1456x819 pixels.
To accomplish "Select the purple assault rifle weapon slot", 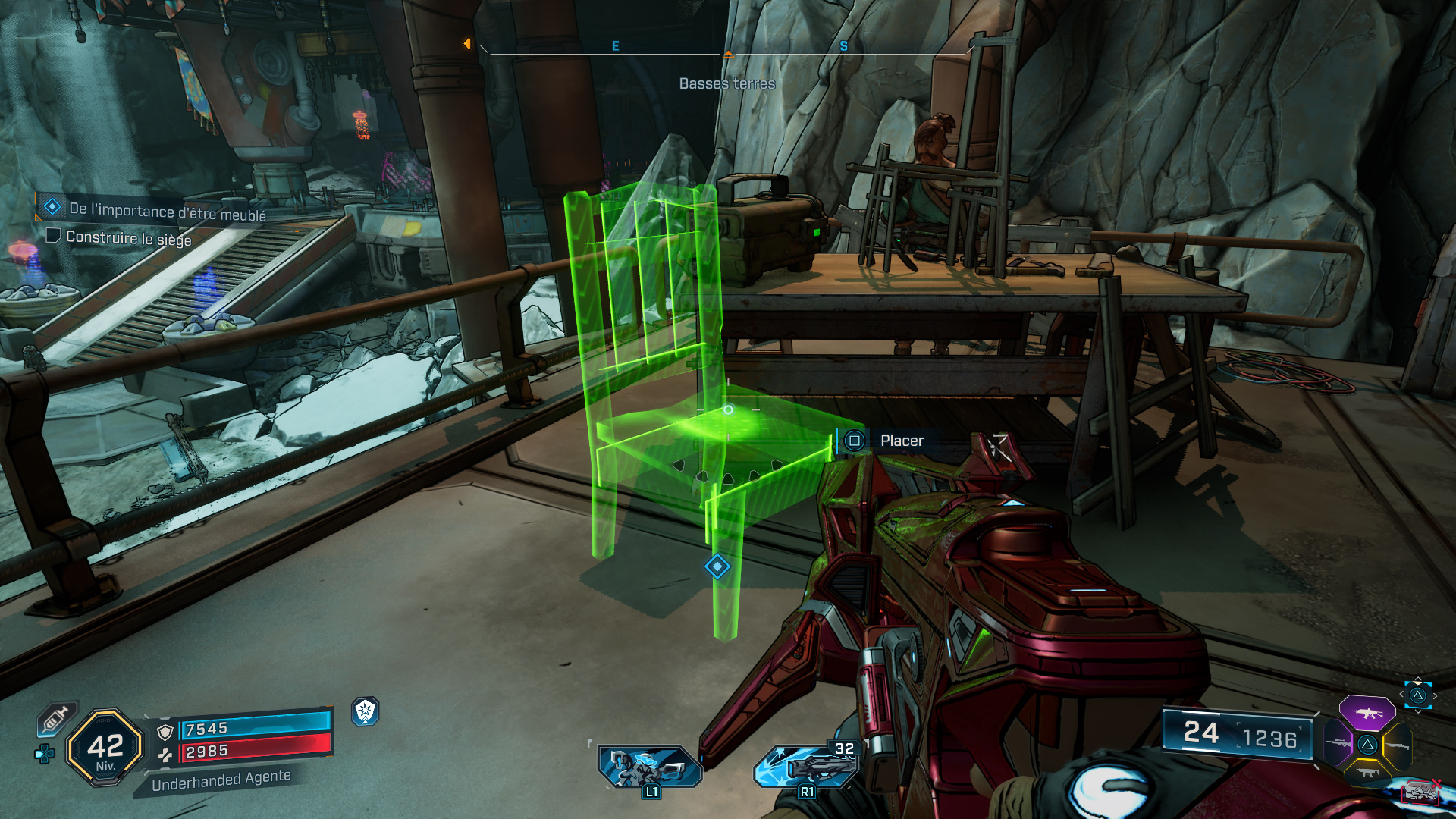I will coord(1367,713).
